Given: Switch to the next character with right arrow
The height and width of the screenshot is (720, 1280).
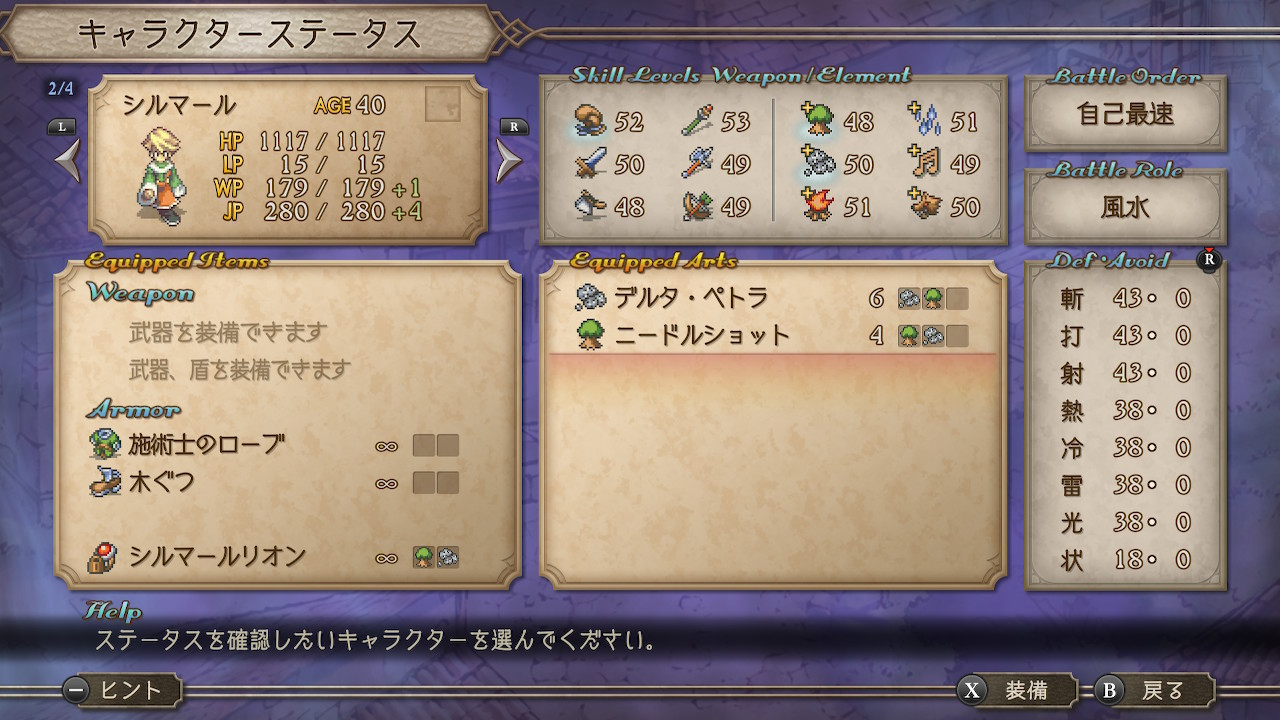Looking at the screenshot, I should [x=510, y=161].
